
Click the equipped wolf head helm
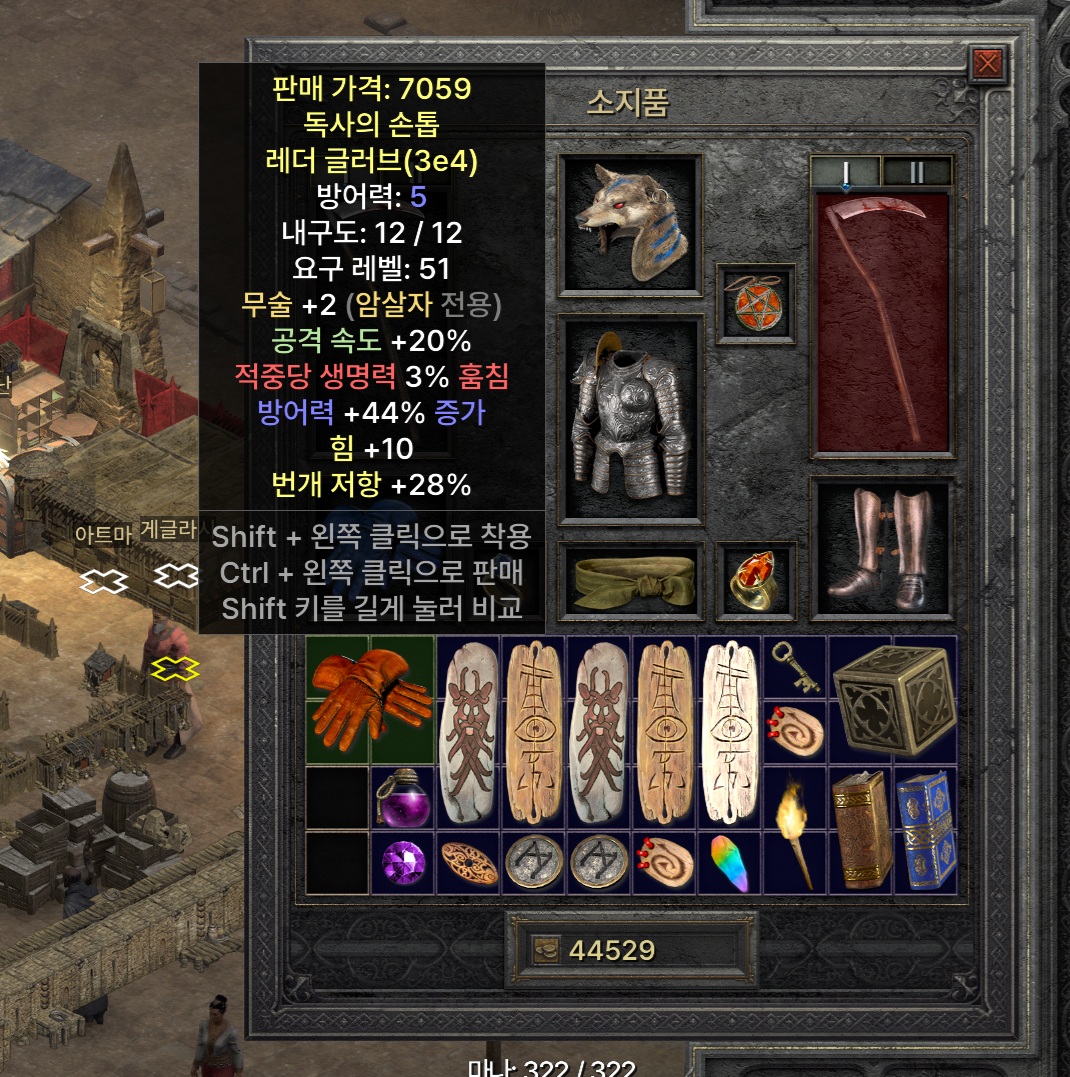(x=630, y=225)
